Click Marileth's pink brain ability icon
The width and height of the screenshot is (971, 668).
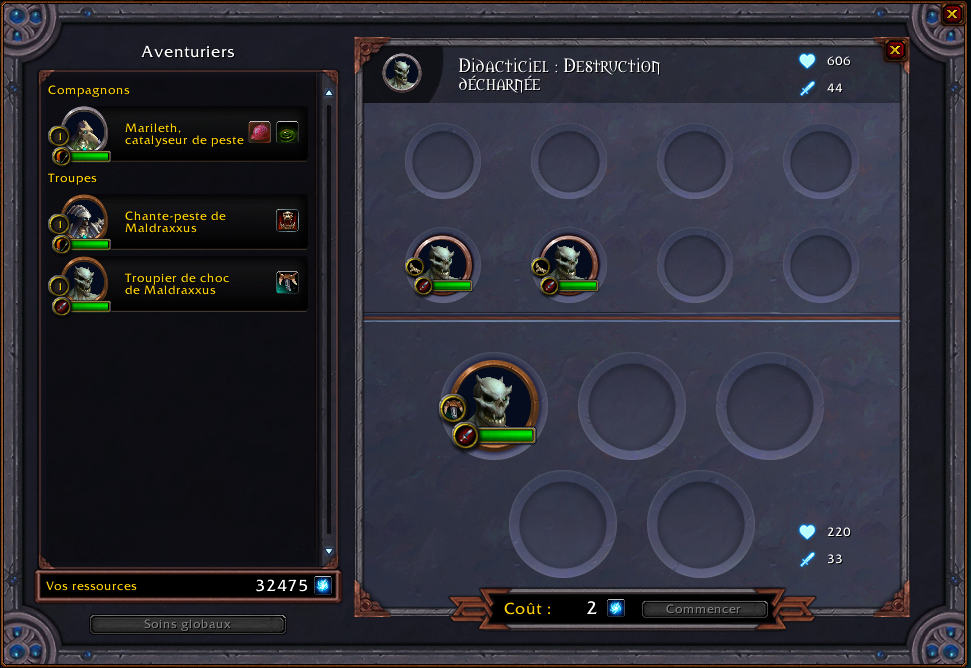[260, 132]
